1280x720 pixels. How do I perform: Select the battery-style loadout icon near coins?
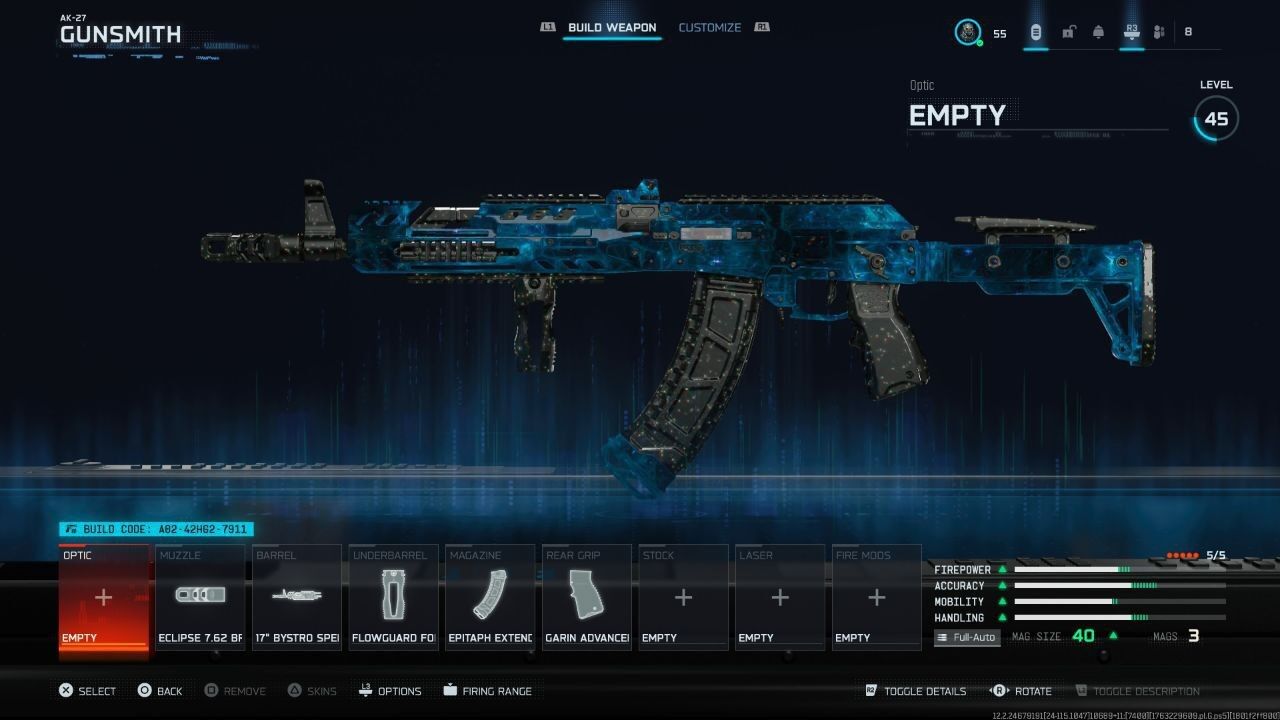pos(1036,32)
